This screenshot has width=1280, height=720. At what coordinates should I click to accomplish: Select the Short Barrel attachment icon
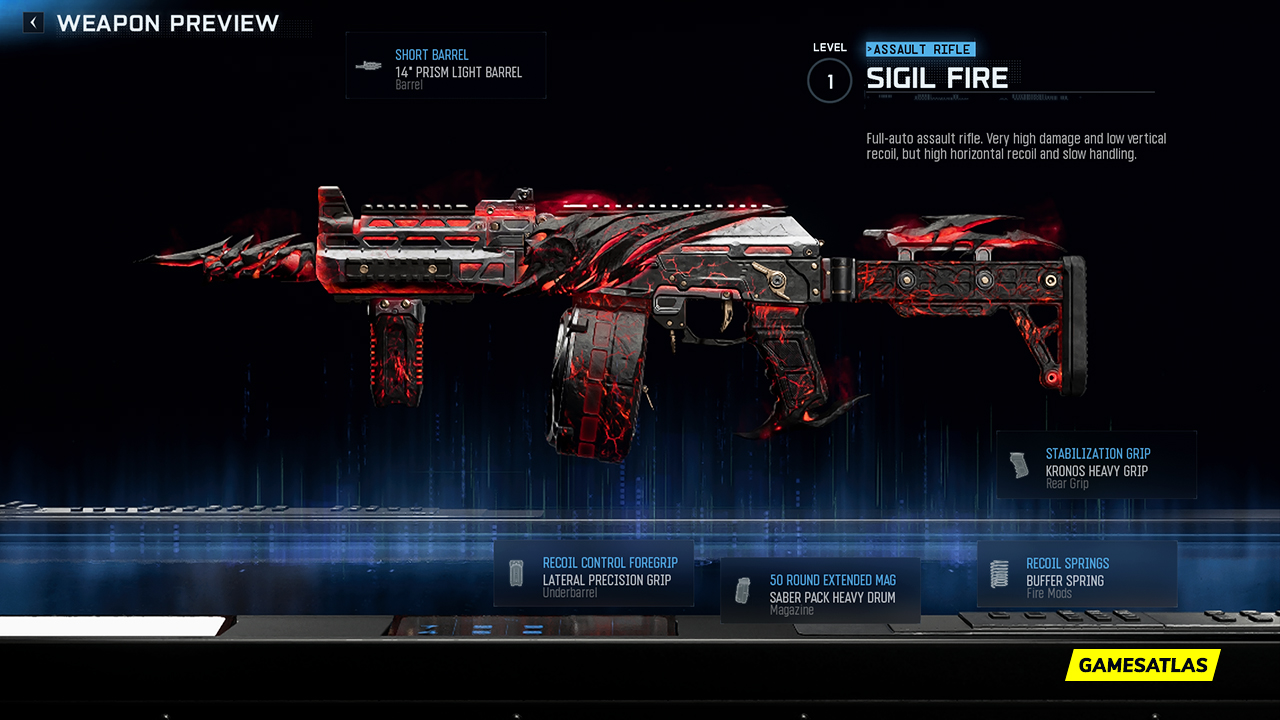(x=366, y=66)
